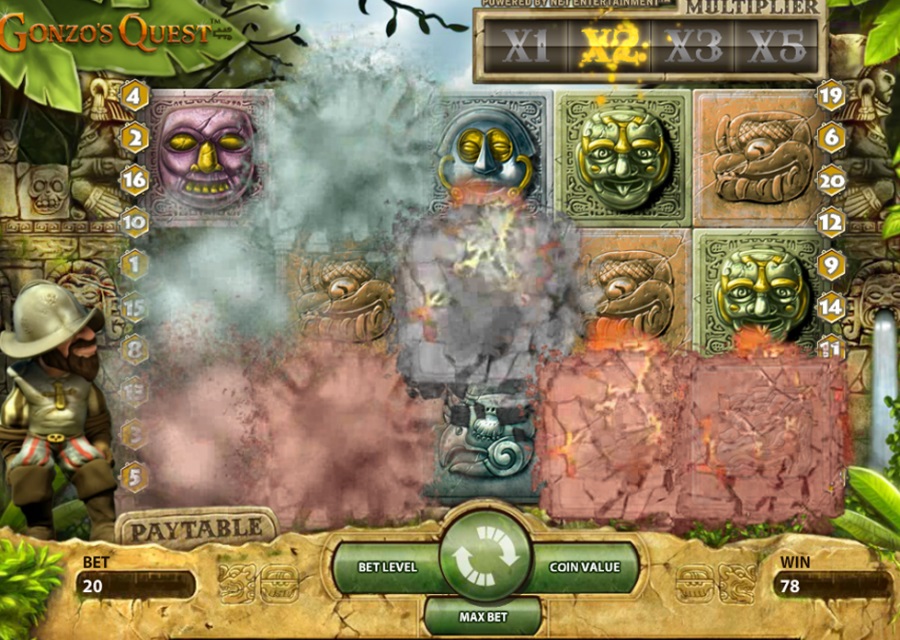Choose payline 14 marker
Image resolution: width=900 pixels, height=640 pixels.
831,307
